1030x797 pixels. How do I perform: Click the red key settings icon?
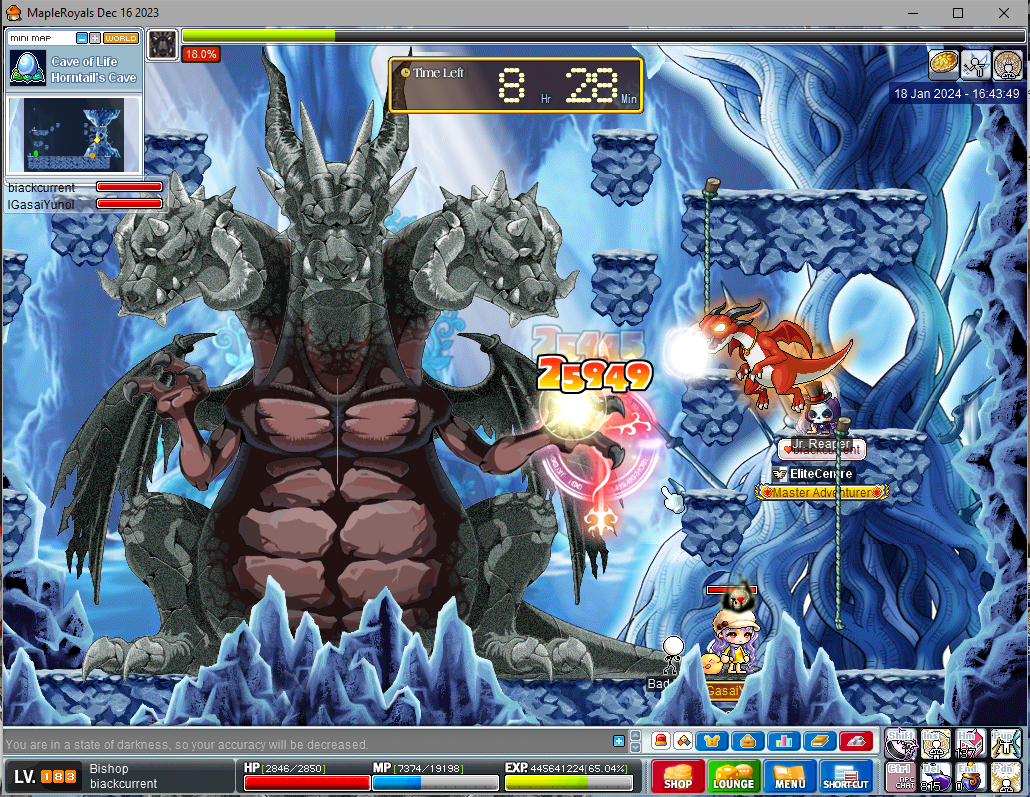[855, 741]
